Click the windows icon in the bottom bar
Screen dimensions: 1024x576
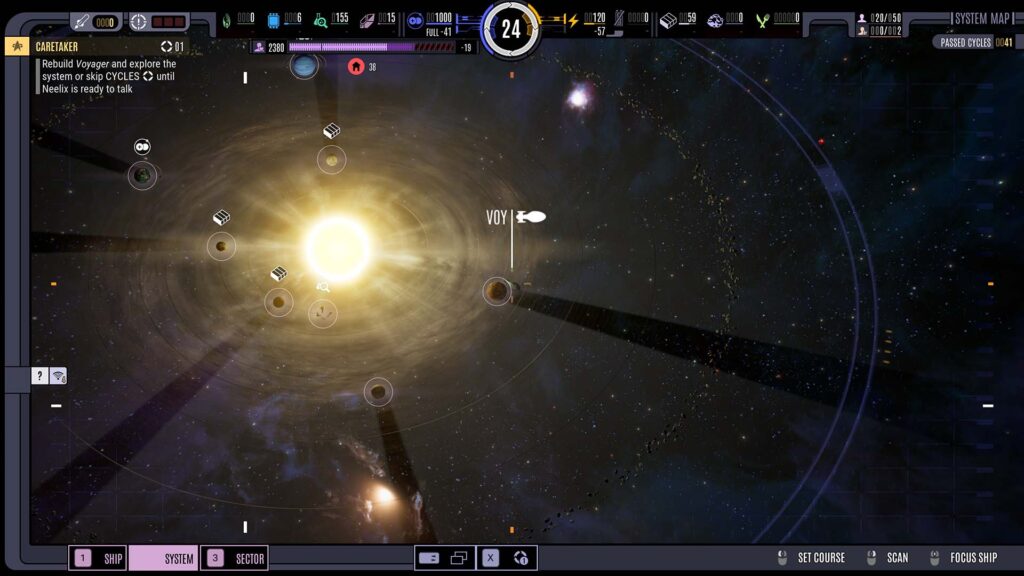459,558
